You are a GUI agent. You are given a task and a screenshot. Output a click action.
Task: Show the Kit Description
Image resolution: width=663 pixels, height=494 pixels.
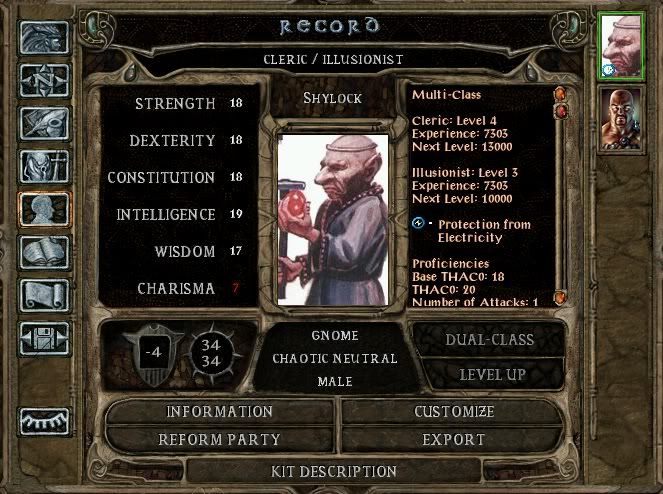click(334, 471)
